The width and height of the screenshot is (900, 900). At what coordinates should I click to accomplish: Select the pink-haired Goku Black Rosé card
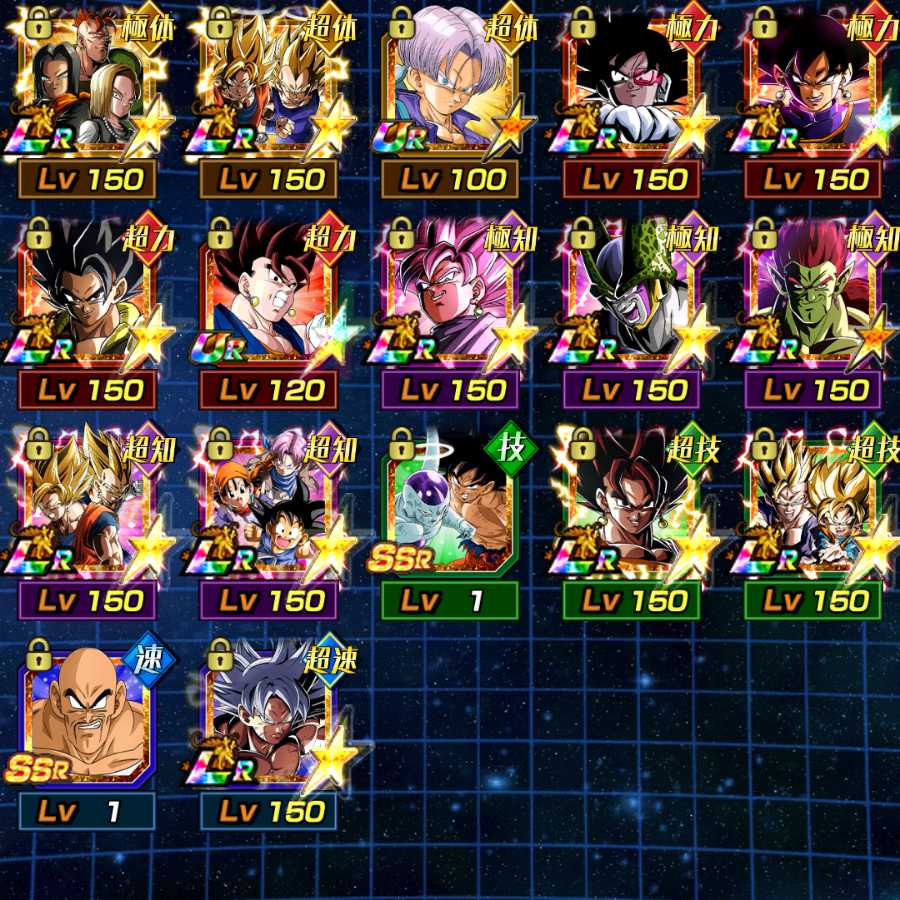450,300
